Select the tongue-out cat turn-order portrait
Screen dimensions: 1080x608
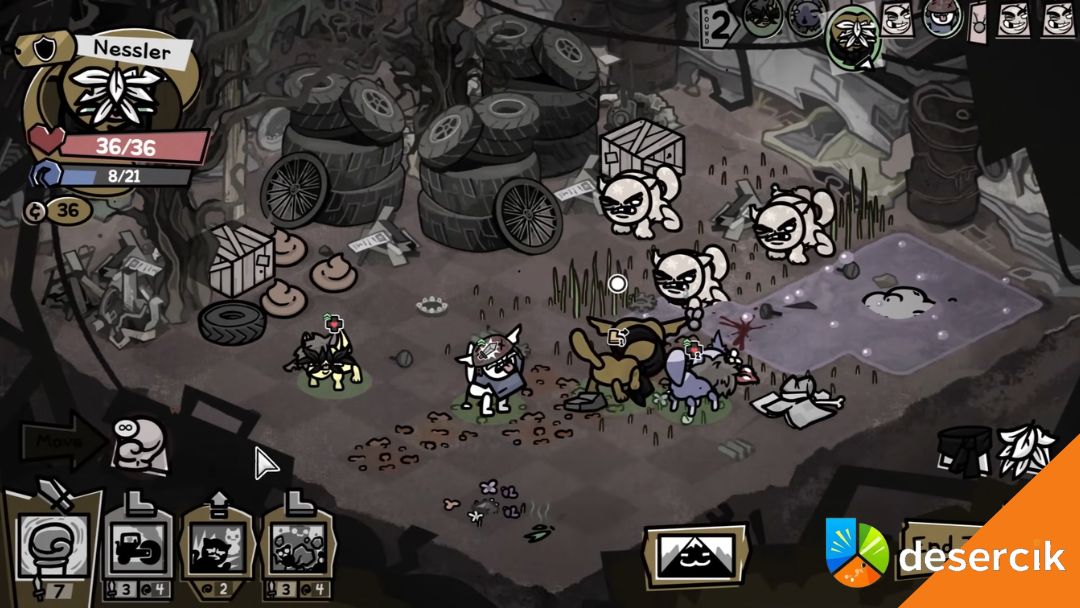[x=941, y=18]
